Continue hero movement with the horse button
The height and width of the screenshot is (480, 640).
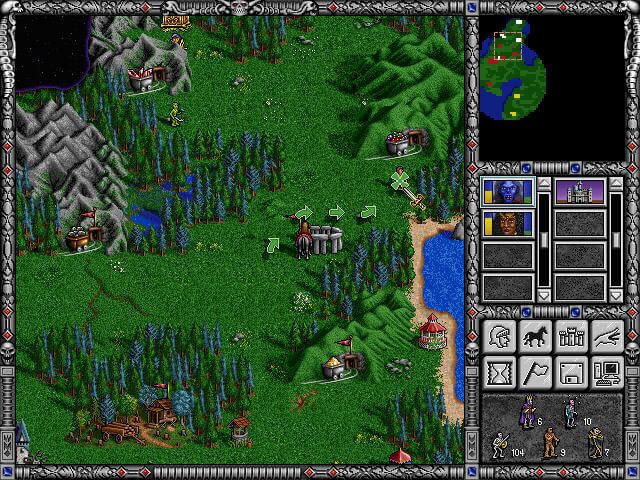(534, 337)
